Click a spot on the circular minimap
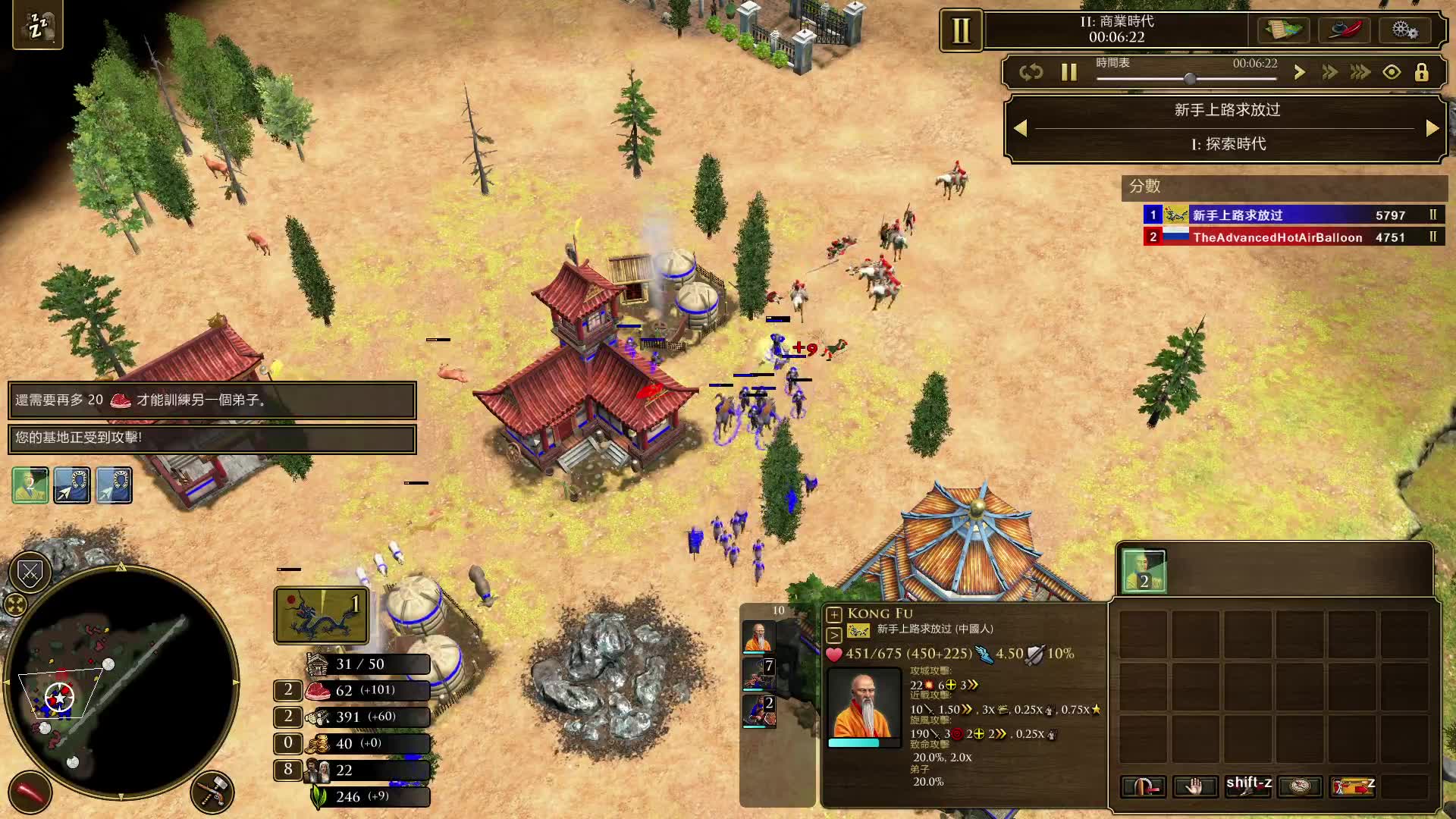 [x=121, y=682]
